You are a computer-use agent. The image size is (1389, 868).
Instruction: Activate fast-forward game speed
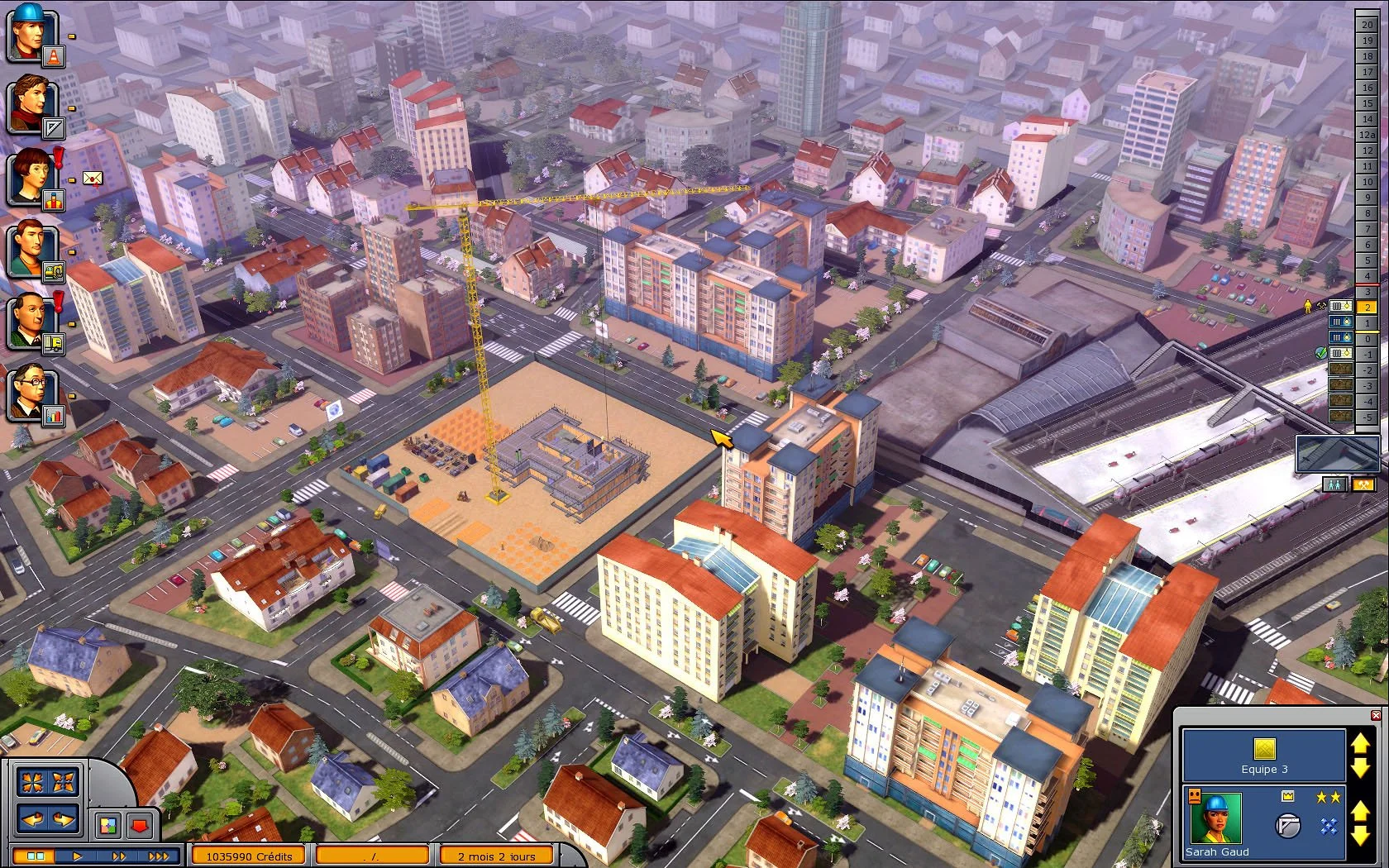pyautogui.click(x=119, y=856)
